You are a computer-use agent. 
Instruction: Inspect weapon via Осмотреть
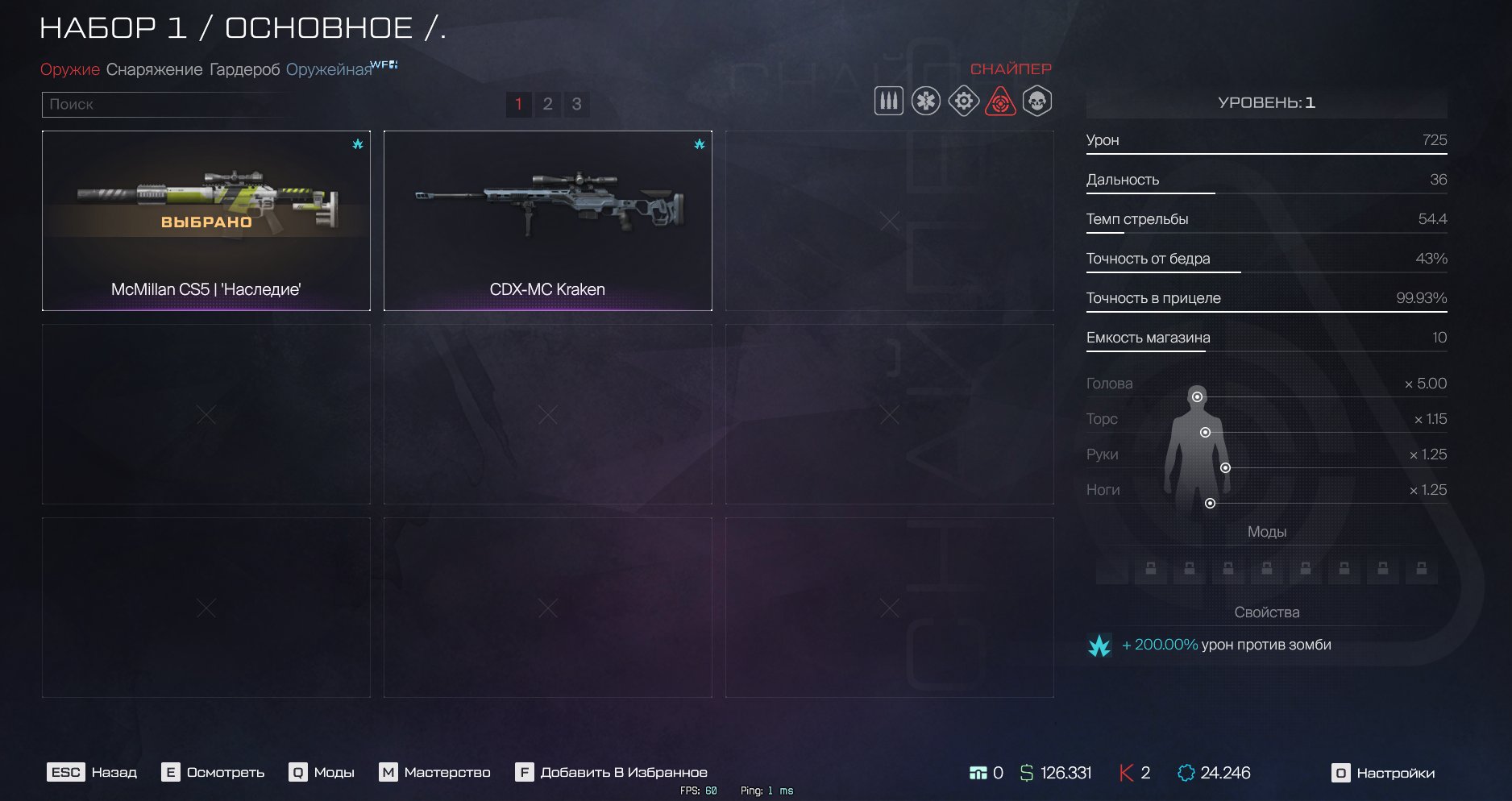(x=214, y=773)
